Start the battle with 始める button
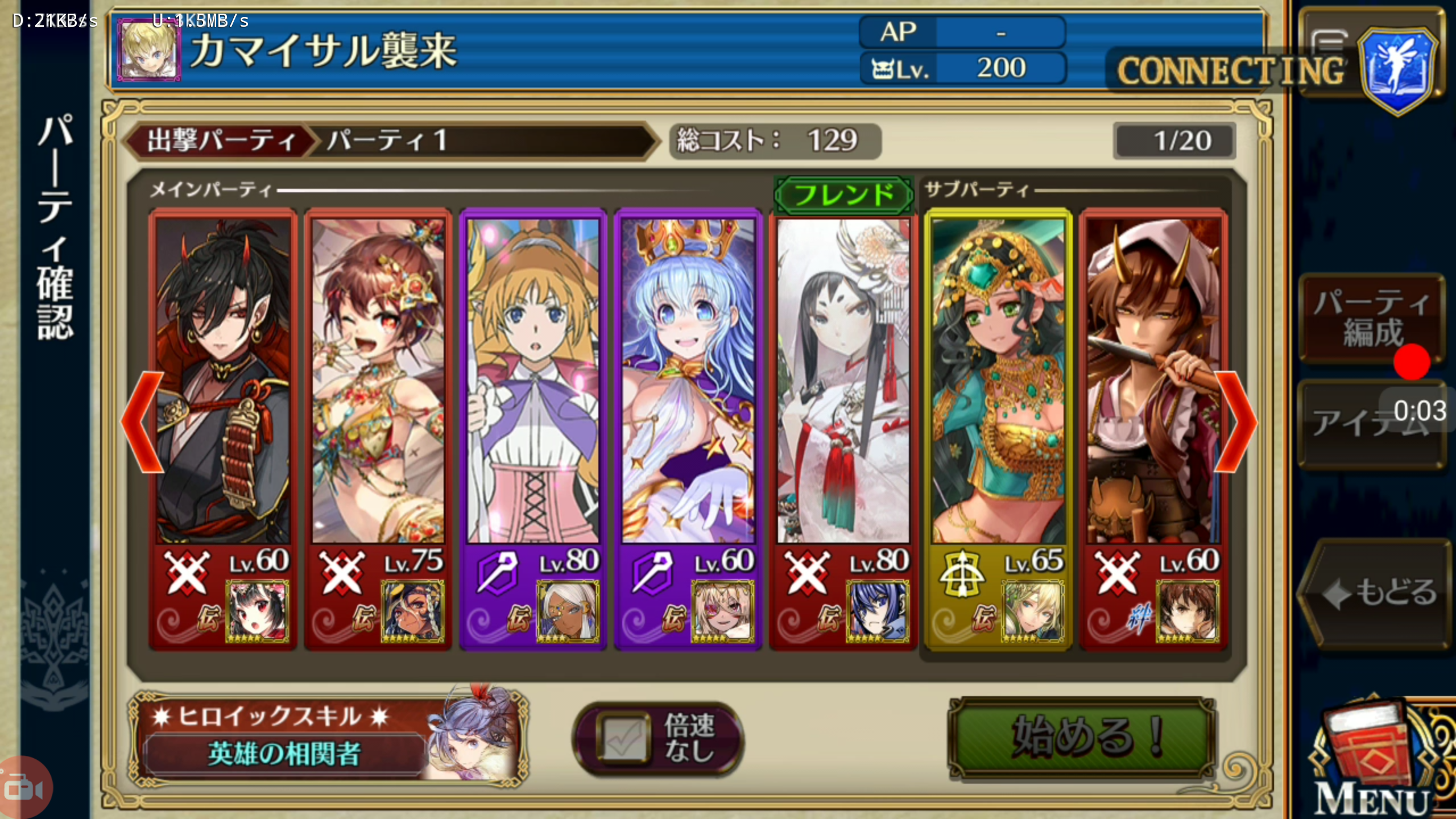The height and width of the screenshot is (819, 1456). pyautogui.click(x=1082, y=738)
